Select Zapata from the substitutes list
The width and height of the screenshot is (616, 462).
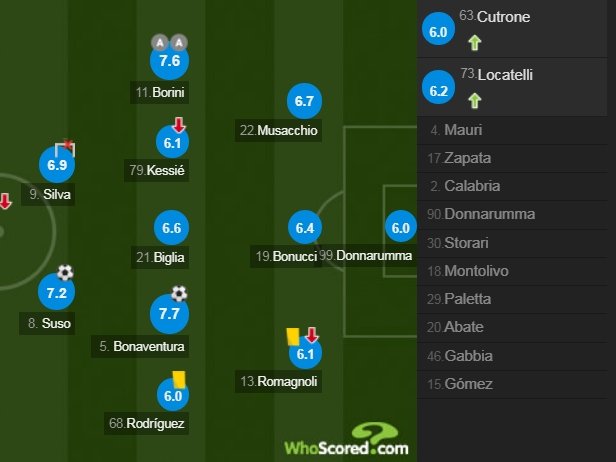point(516,158)
